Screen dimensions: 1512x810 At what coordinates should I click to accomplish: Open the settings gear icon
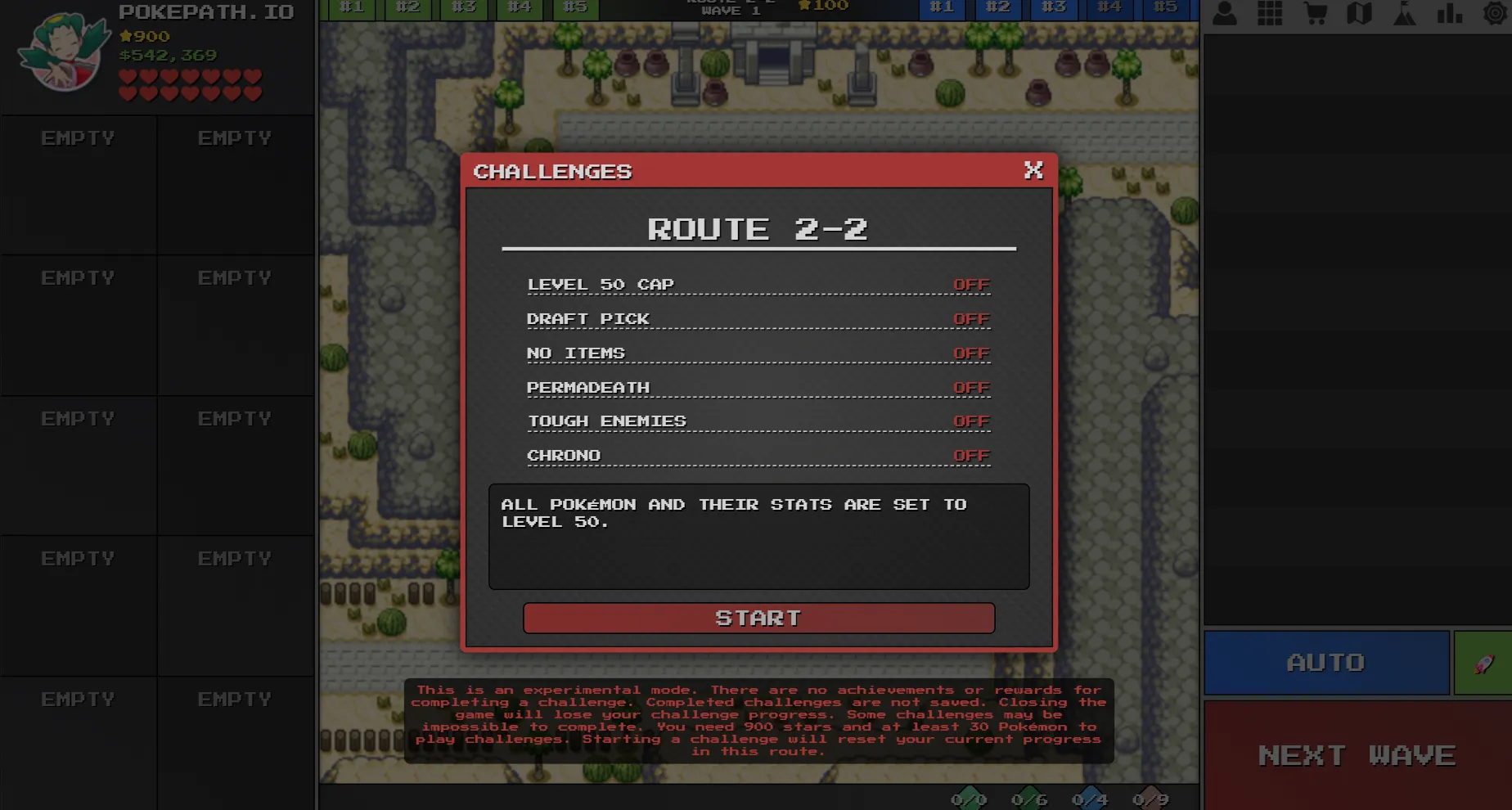pos(1496,13)
